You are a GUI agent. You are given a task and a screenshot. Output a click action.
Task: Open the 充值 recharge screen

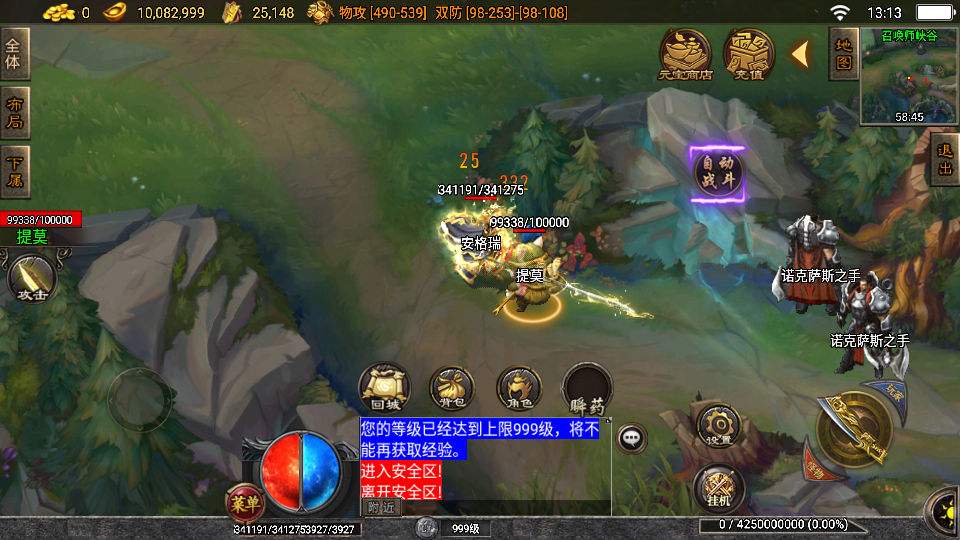tap(749, 53)
